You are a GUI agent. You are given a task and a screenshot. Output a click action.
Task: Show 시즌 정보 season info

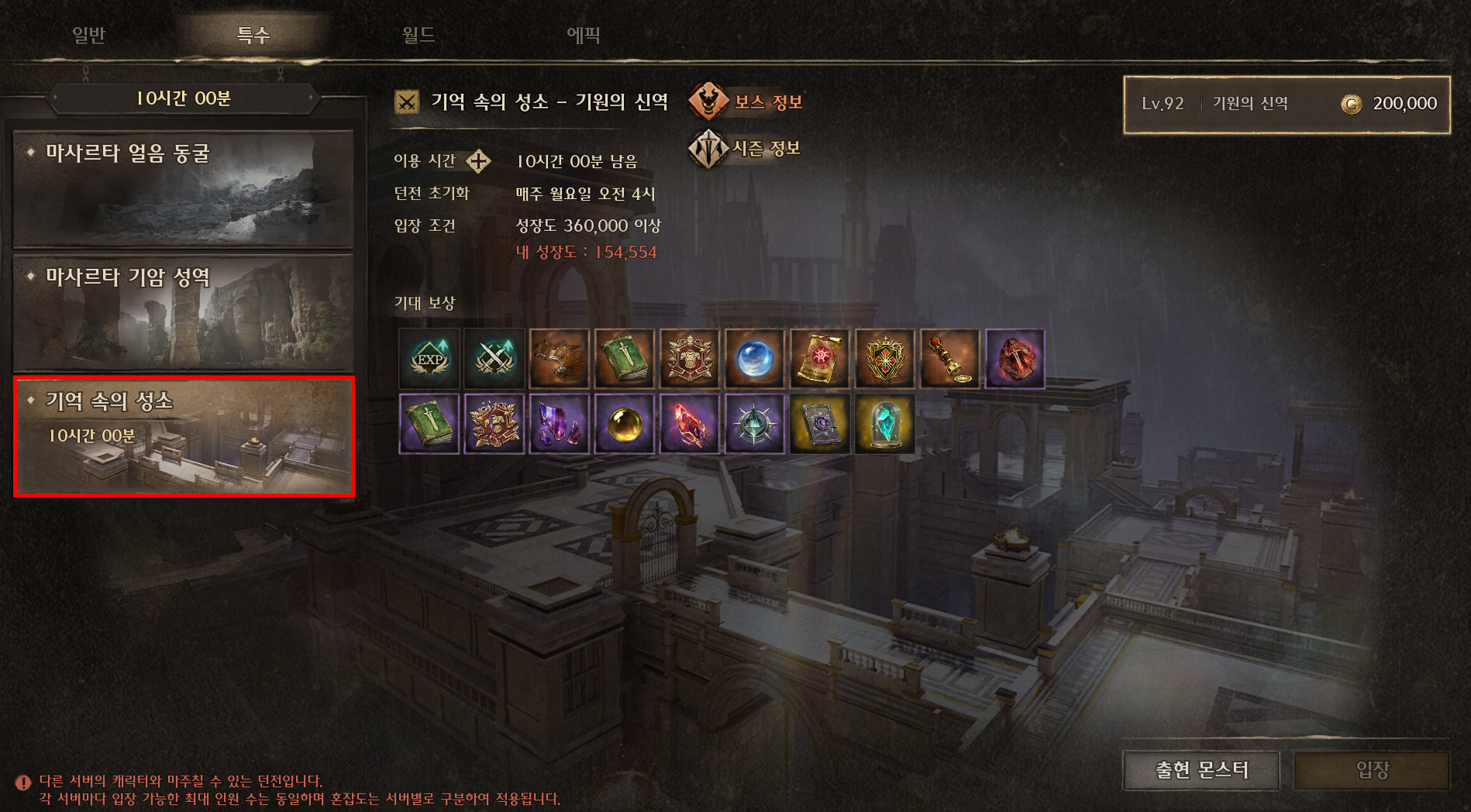pyautogui.click(x=745, y=148)
